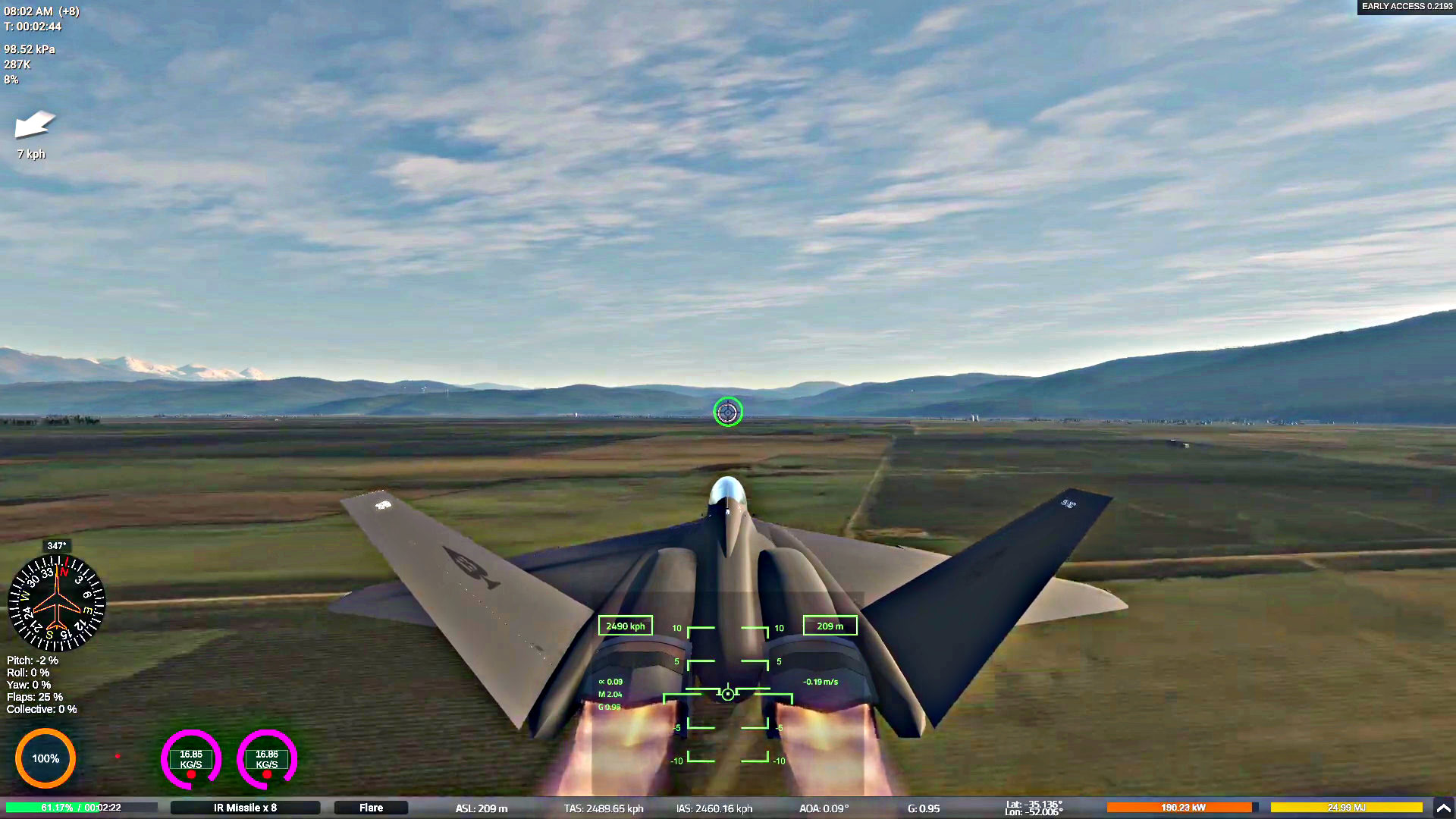
Task: Expand the bottom-right chevron arrow panel
Action: pos(1443,808)
